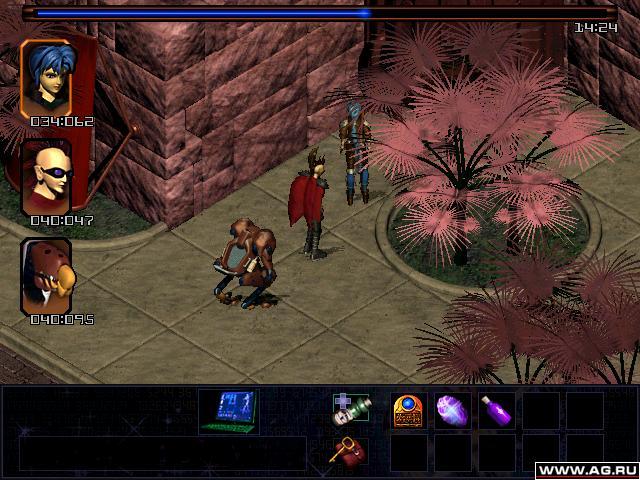This screenshot has height=480, width=640.
Task: Open the key and red bag icon
Action: (x=350, y=452)
